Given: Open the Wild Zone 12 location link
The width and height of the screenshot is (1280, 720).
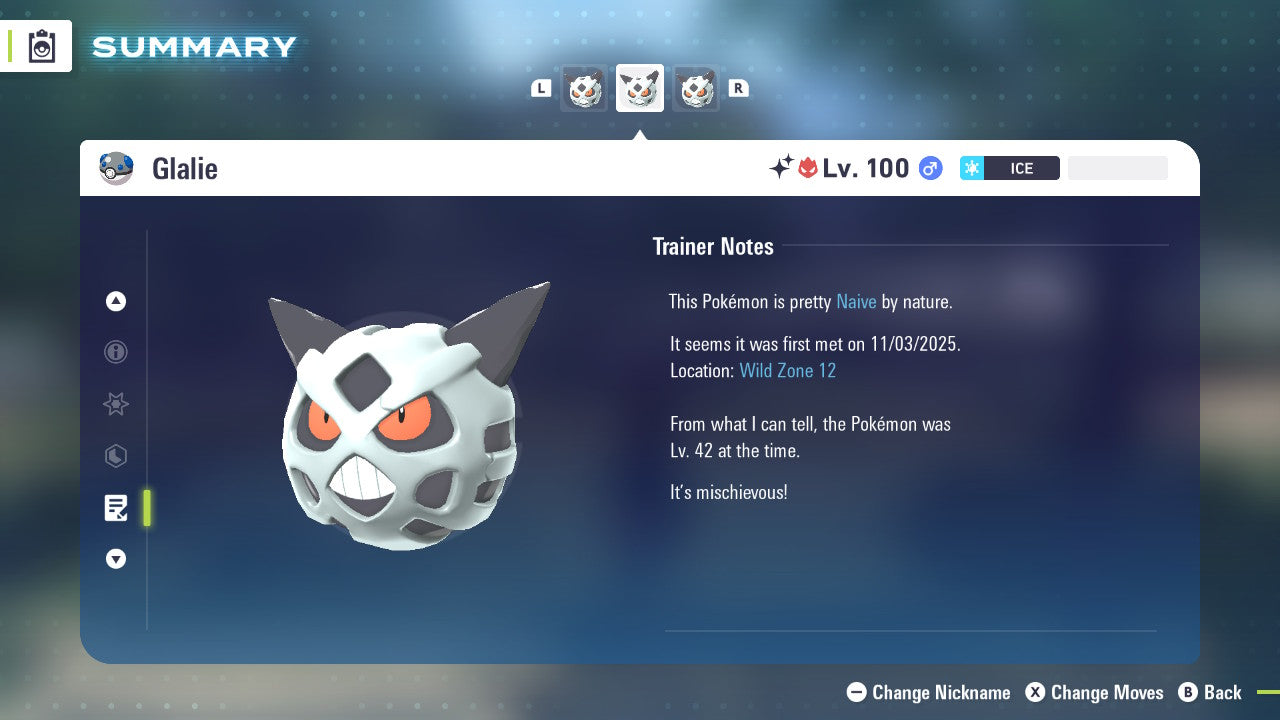Looking at the screenshot, I should (x=788, y=370).
